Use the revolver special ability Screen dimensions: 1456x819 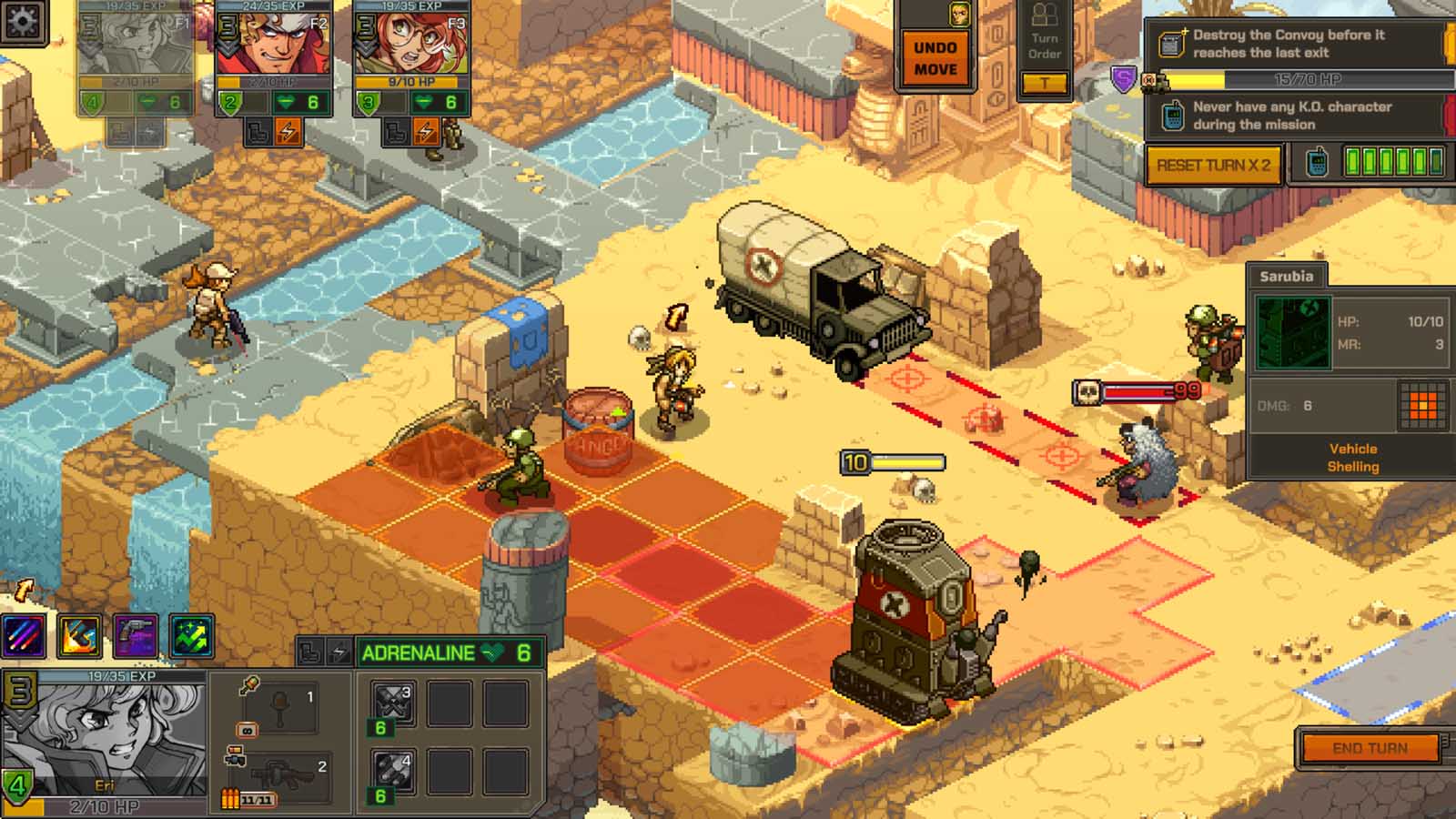pyautogui.click(x=136, y=636)
